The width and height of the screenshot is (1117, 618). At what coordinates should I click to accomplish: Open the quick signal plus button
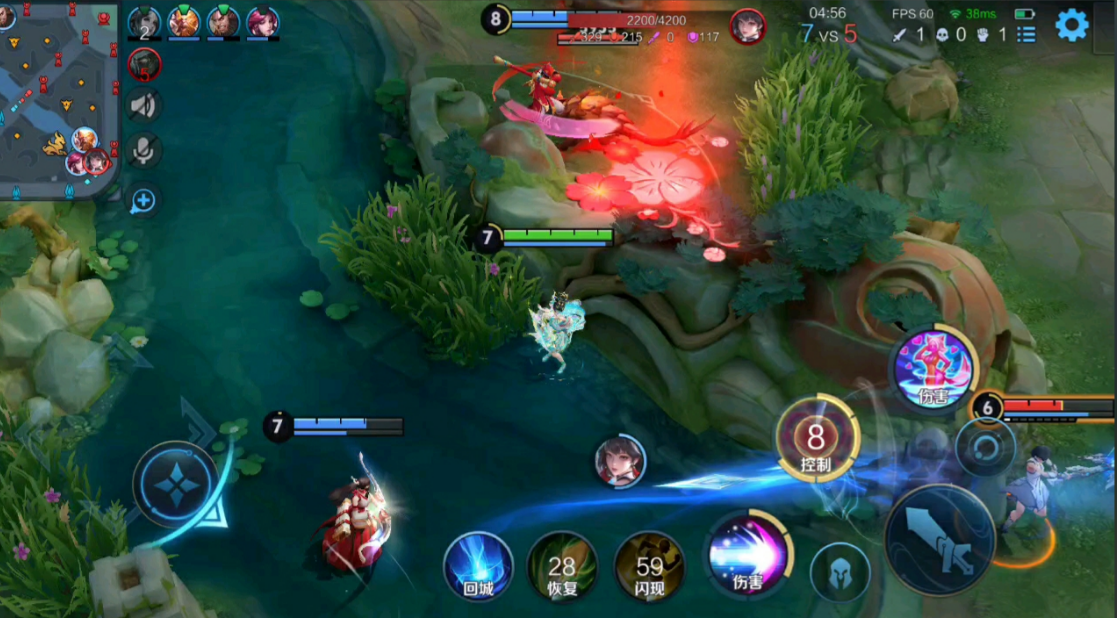(144, 201)
